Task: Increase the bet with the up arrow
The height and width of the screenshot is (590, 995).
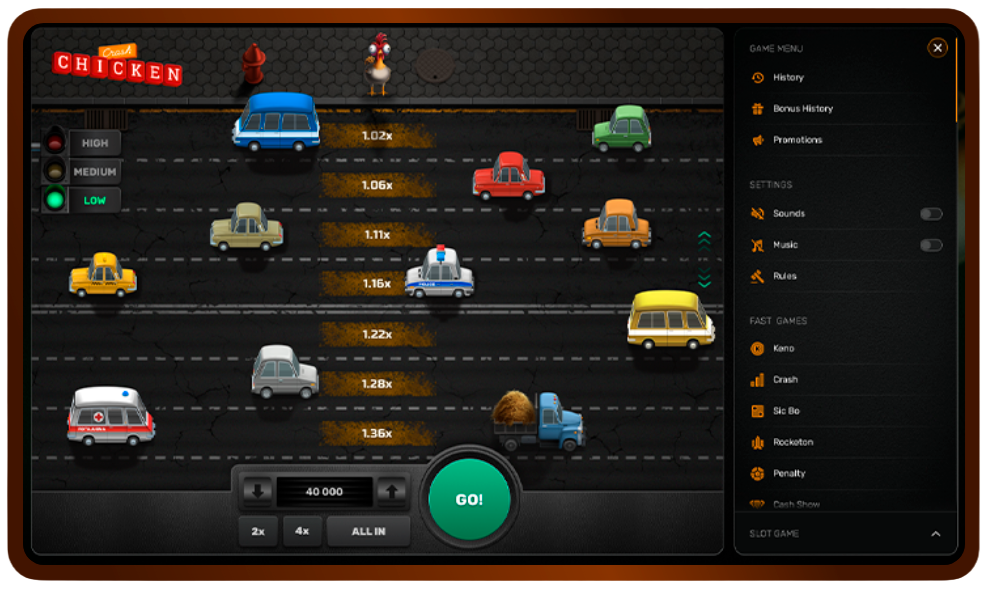Action: pos(392,491)
